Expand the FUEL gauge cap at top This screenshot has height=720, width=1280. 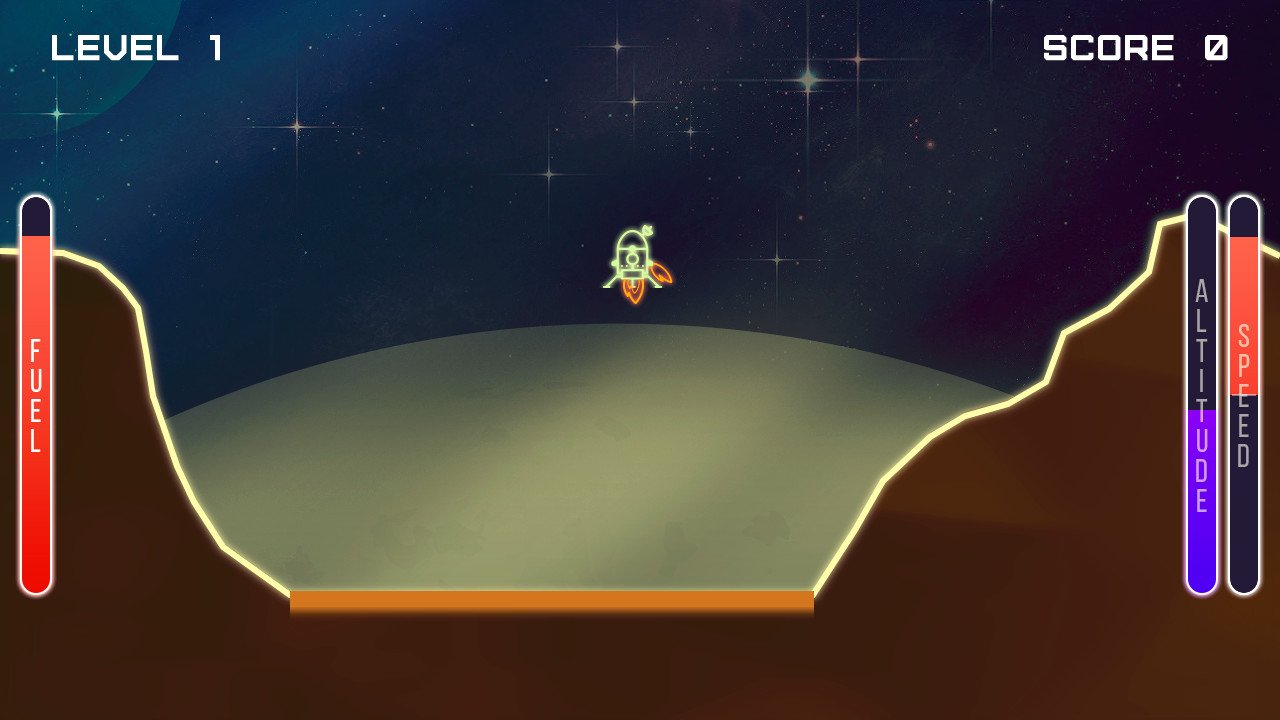[36, 213]
